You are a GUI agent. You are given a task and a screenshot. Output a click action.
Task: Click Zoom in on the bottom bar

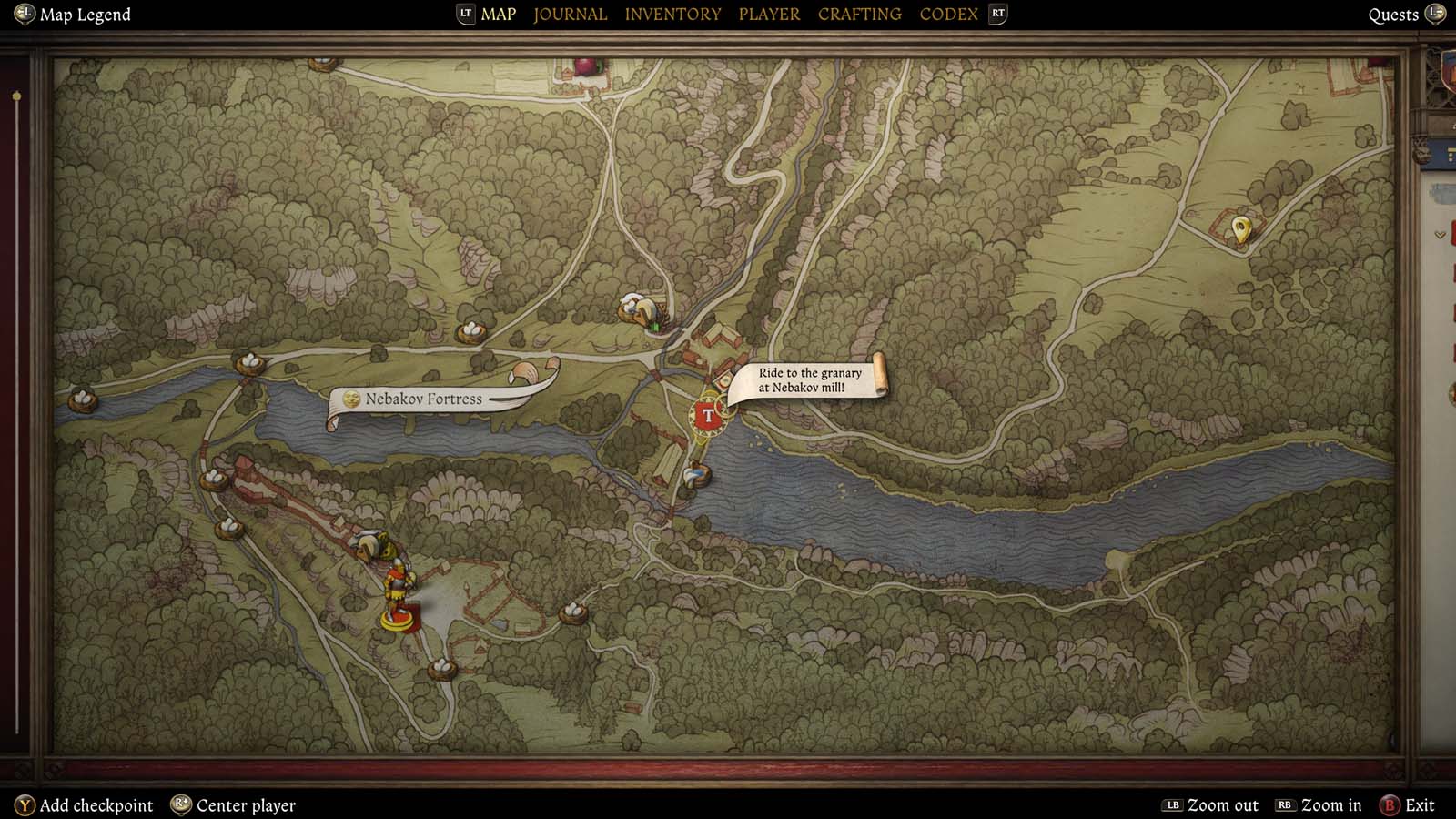click(x=1319, y=804)
